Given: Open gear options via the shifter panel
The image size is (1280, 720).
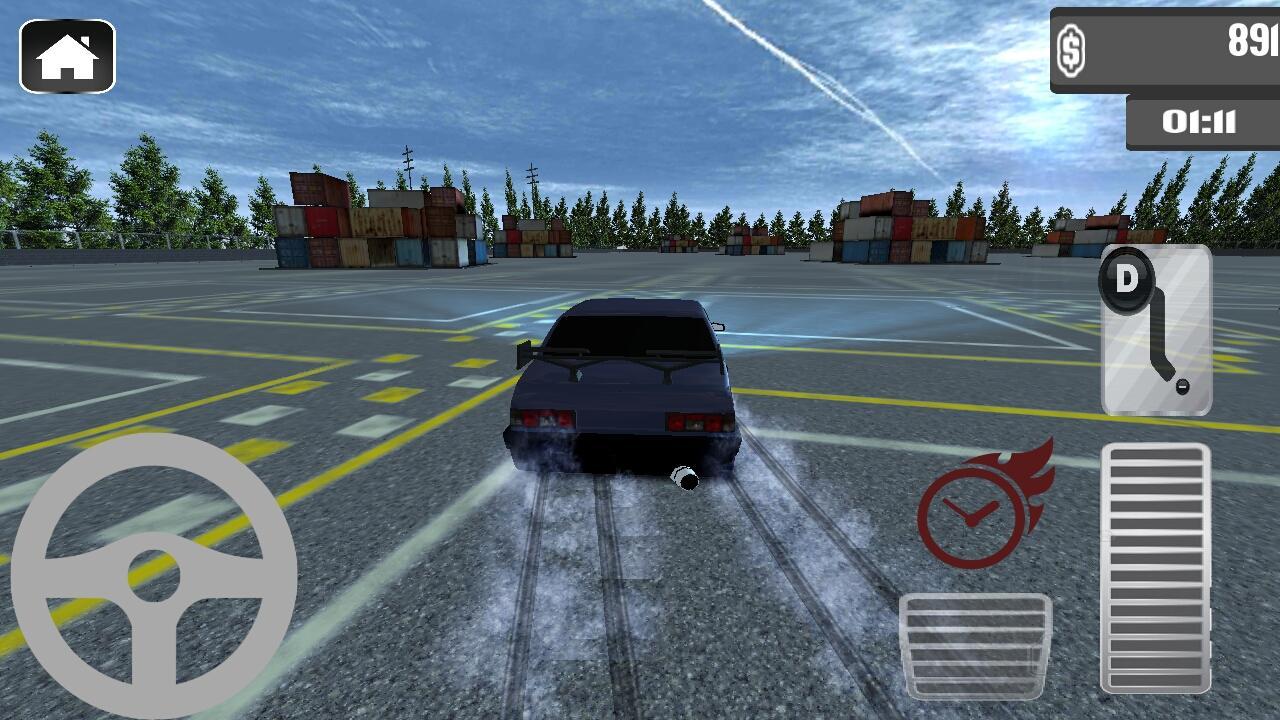Looking at the screenshot, I should coord(1155,330).
